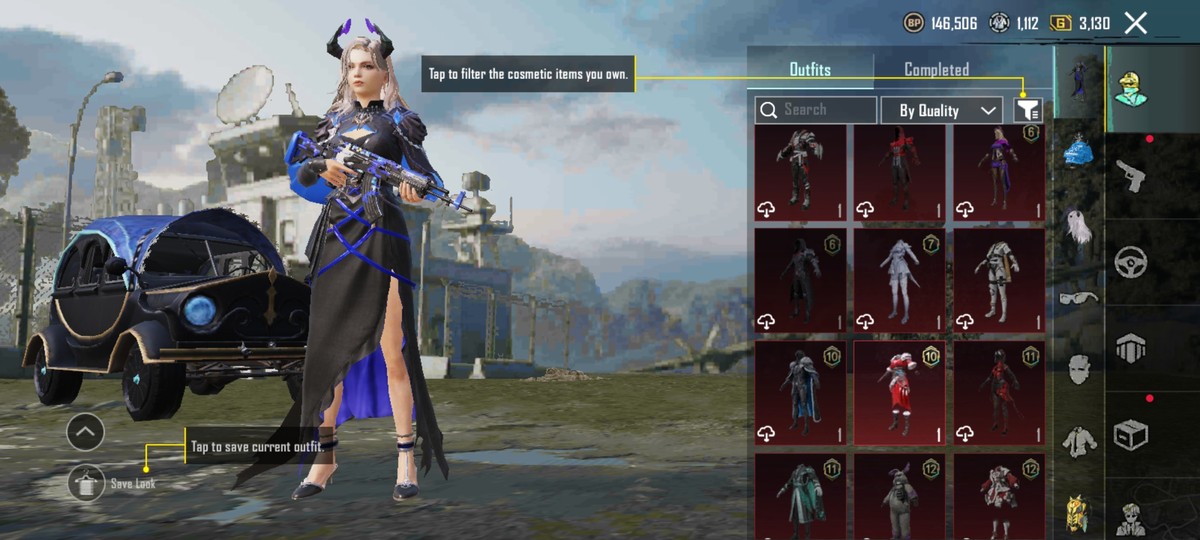Close the inventory with the X button
The height and width of the screenshot is (540, 1200).
point(1135,23)
